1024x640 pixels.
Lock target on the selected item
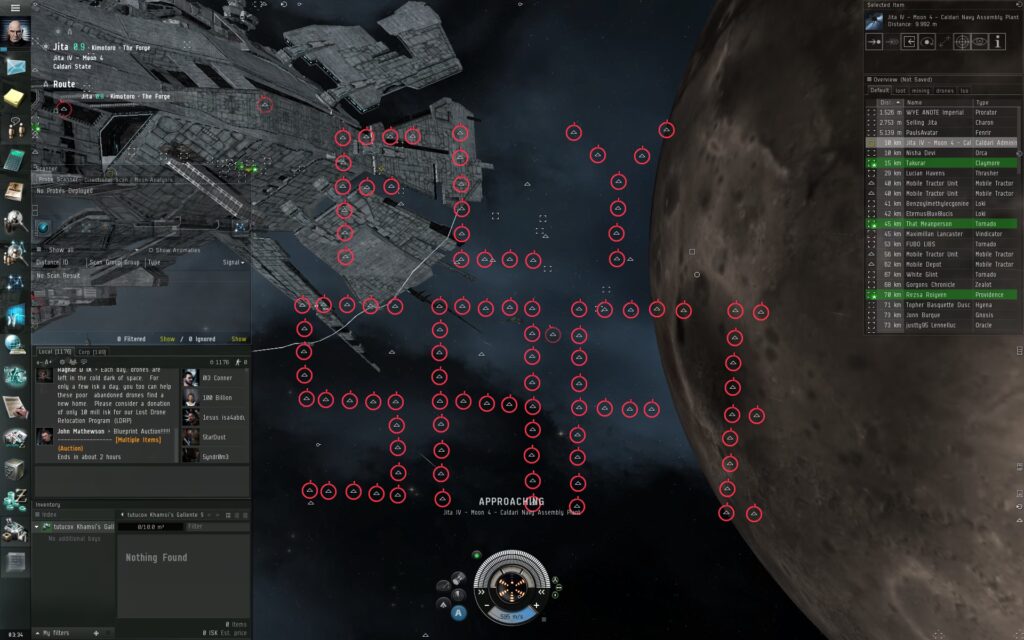[961, 42]
